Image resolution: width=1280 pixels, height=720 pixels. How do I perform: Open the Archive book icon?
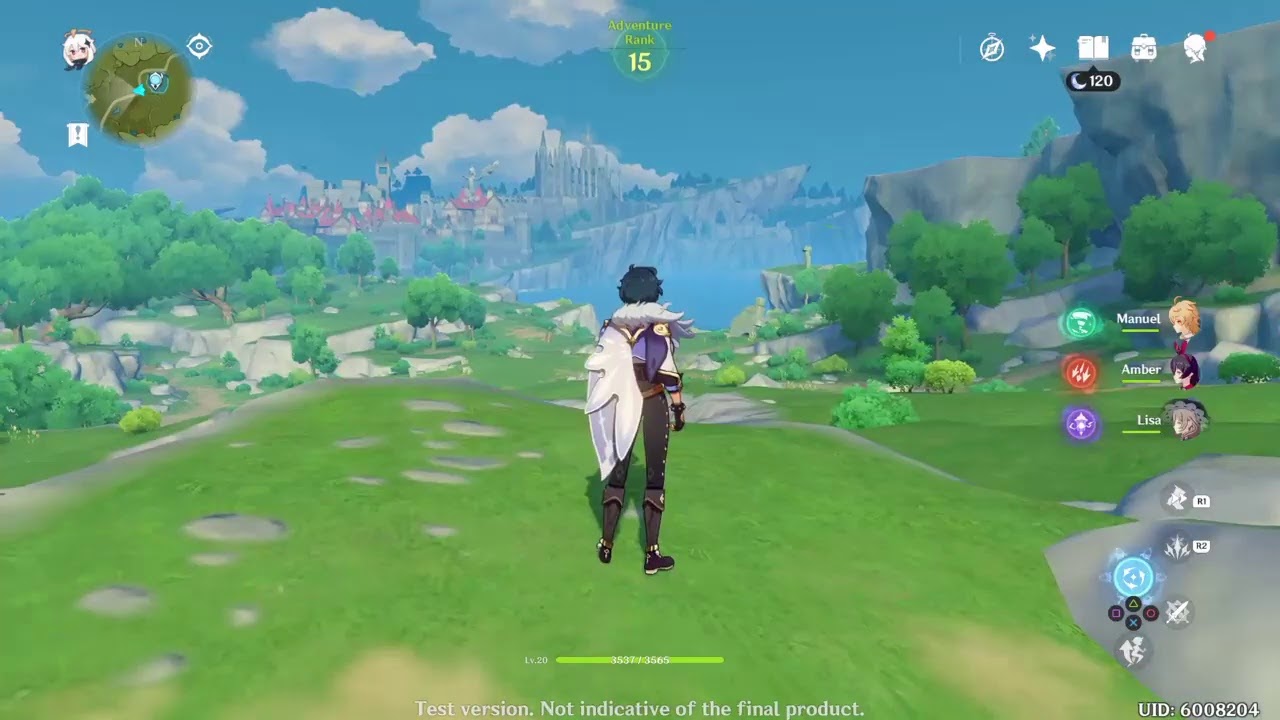[x=1094, y=46]
